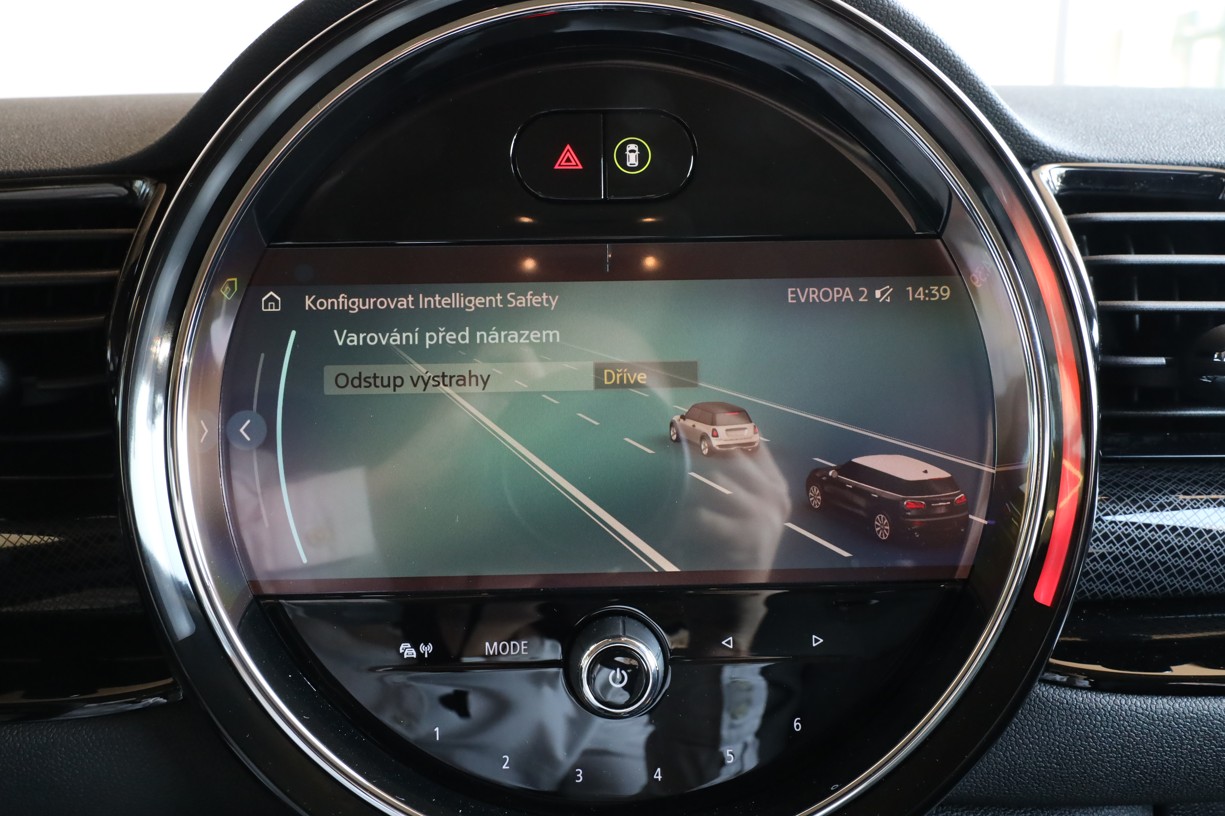Click the power knob button
The height and width of the screenshot is (816, 1225).
click(x=617, y=675)
